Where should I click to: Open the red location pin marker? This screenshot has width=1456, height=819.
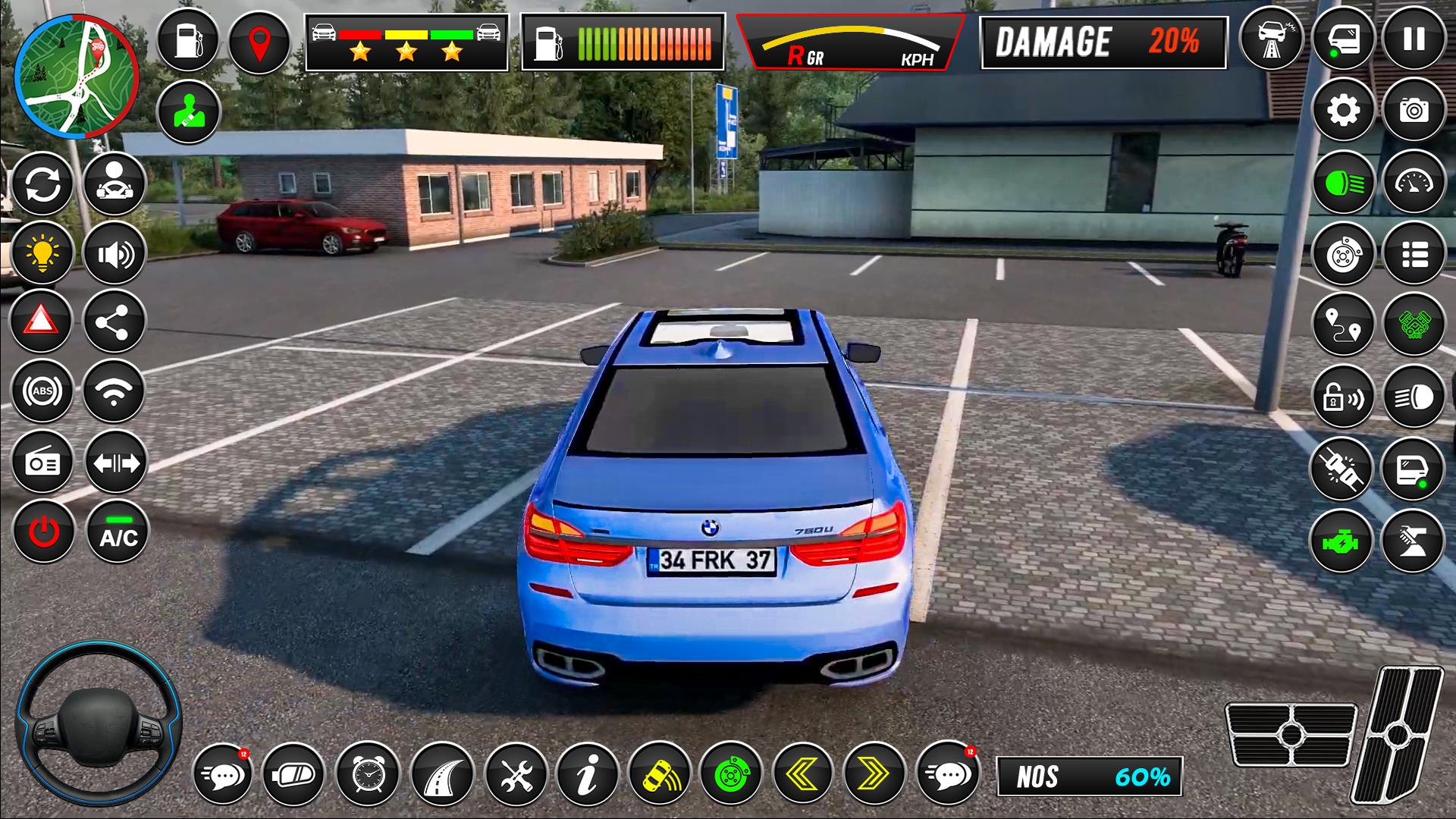[259, 42]
